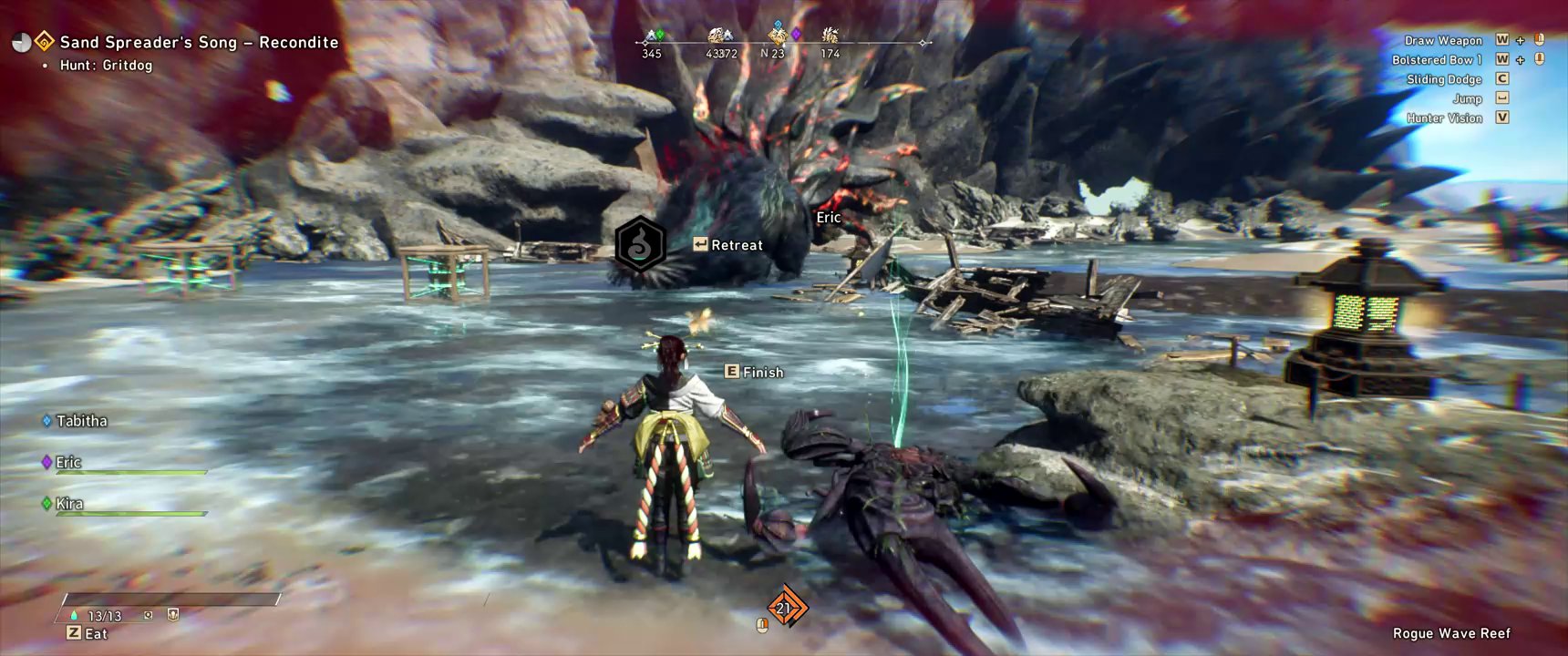Select Eric in the party member list

point(68,463)
